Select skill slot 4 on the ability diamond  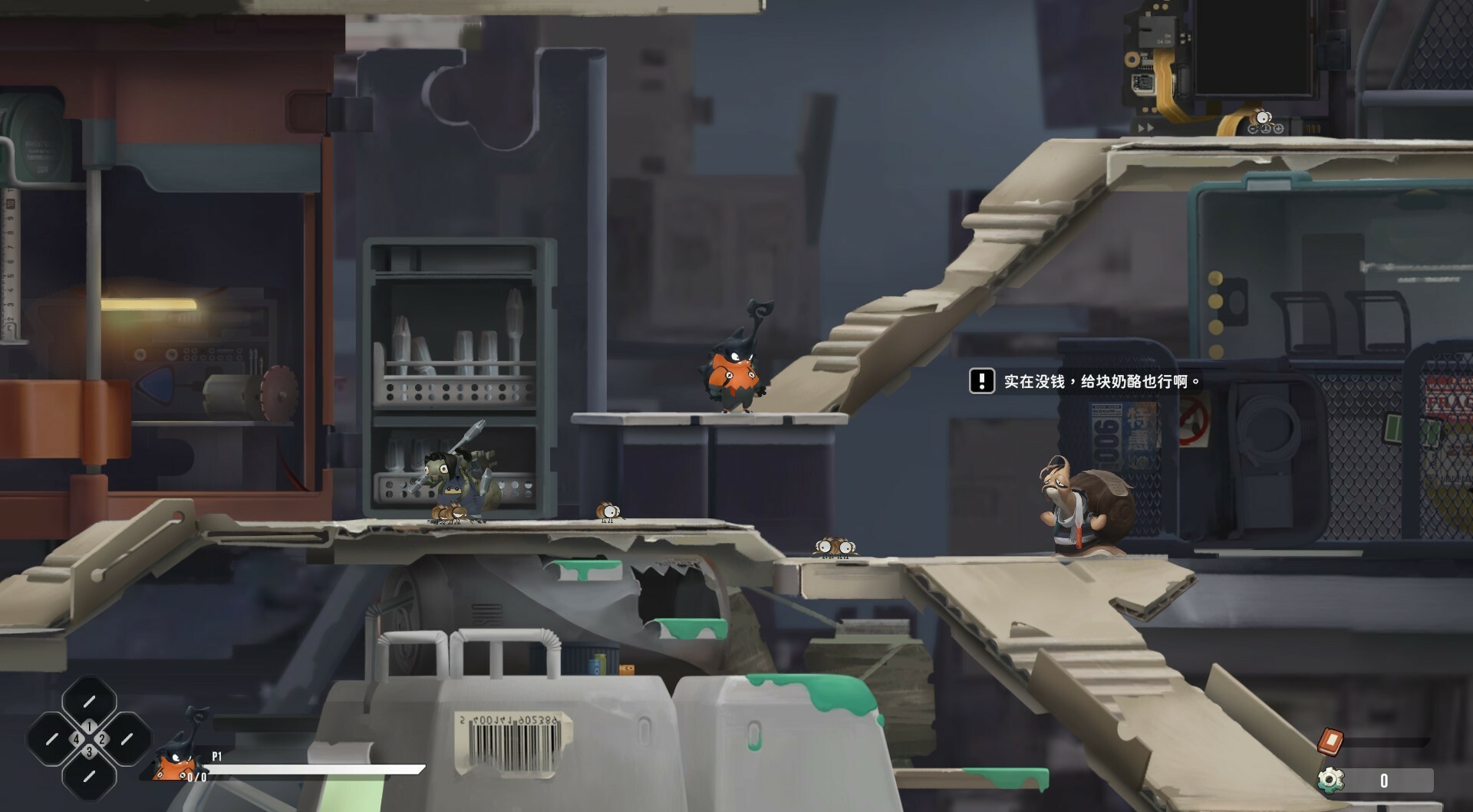(x=77, y=738)
